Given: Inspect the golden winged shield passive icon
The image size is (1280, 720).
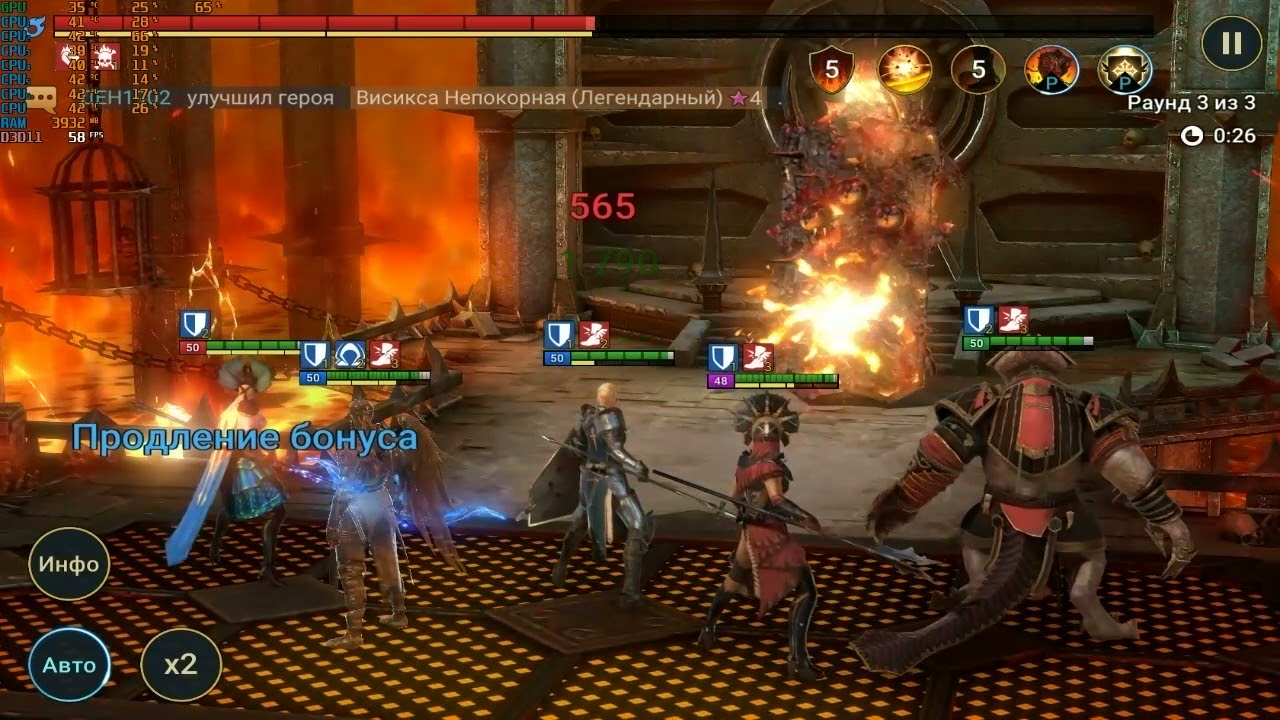Looking at the screenshot, I should click(x=1125, y=70).
